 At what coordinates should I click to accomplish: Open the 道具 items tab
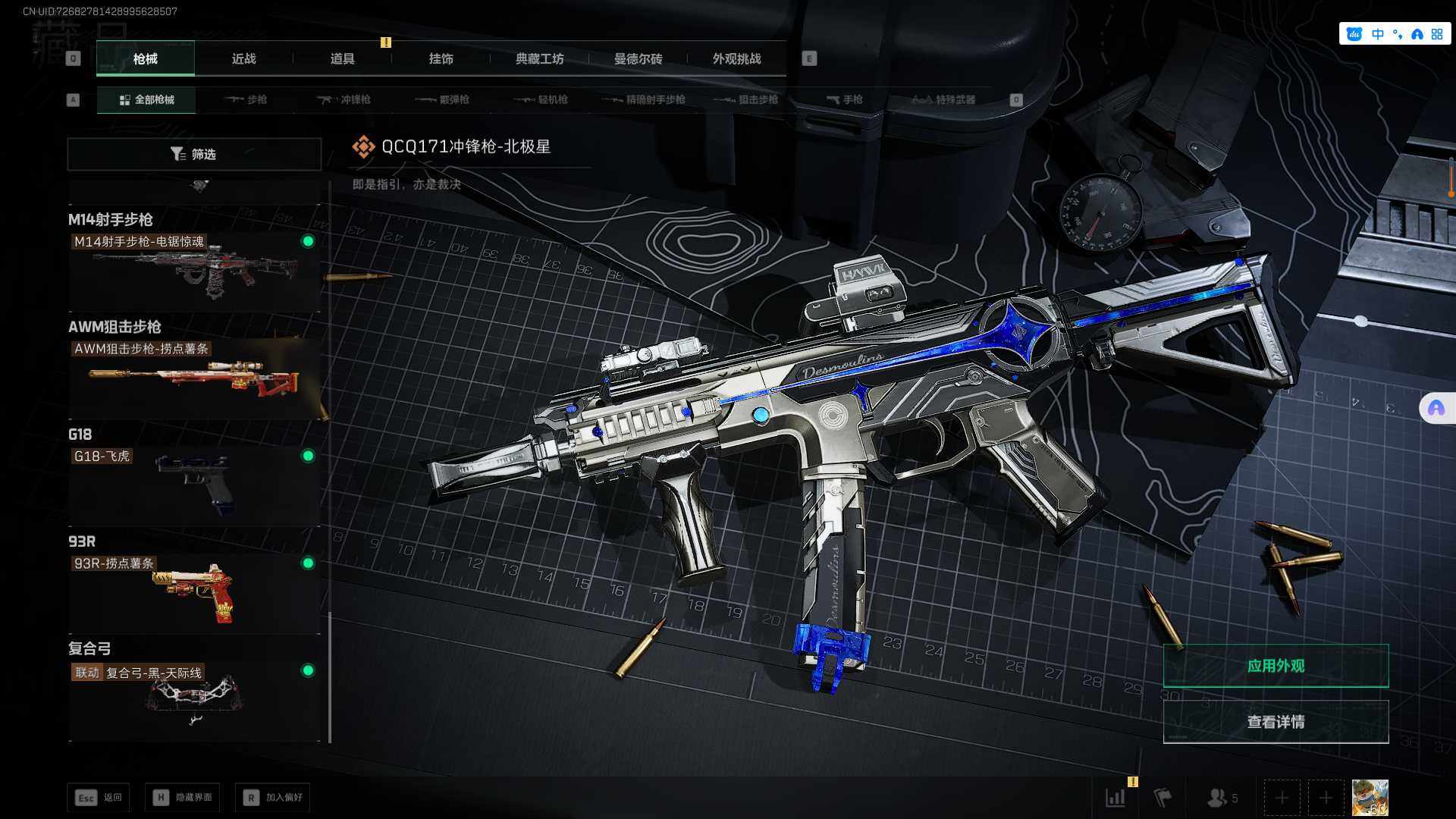pyautogui.click(x=342, y=58)
